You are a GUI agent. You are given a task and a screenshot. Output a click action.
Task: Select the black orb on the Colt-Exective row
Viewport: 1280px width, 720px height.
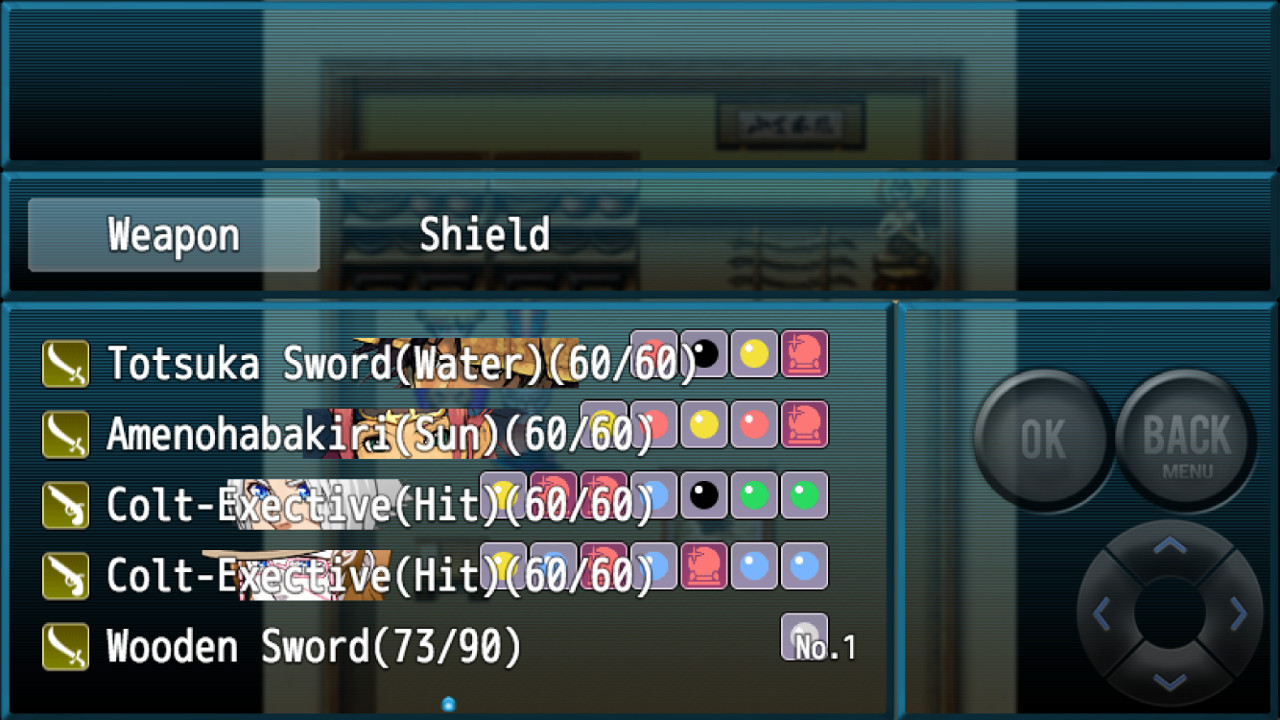(x=703, y=495)
